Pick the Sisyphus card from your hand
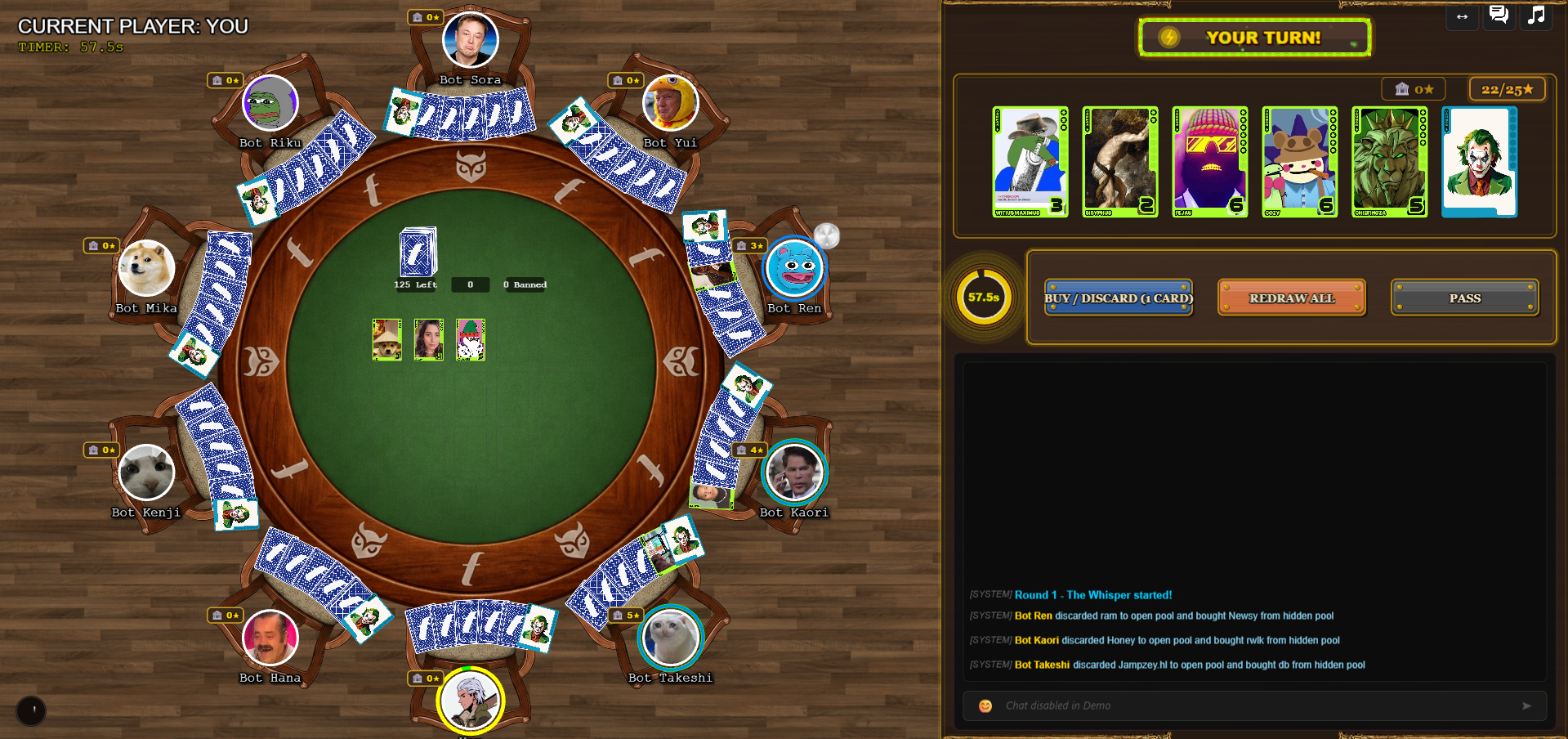This screenshot has height=739, width=1568. click(1119, 162)
